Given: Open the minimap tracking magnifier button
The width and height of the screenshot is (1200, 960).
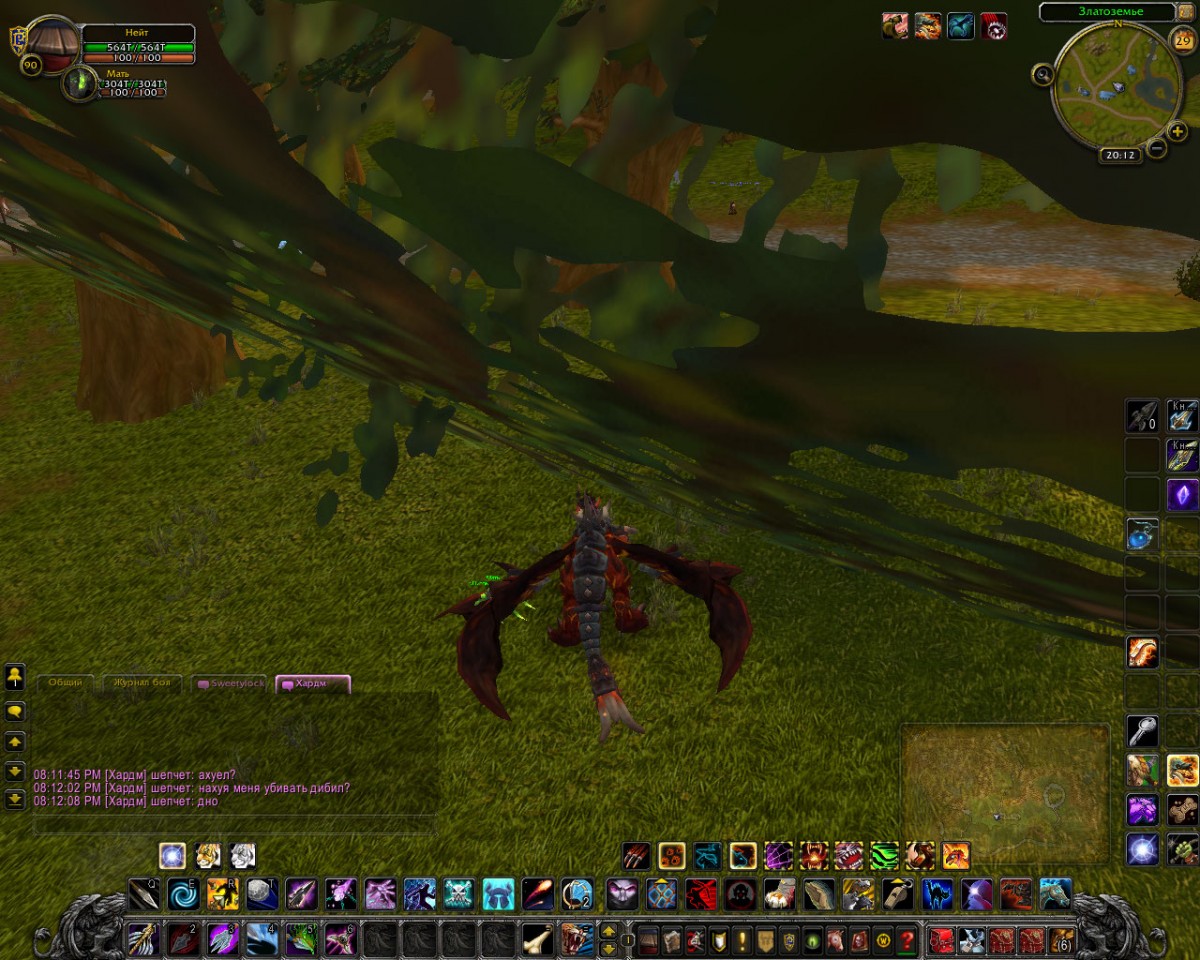Looking at the screenshot, I should (1043, 74).
